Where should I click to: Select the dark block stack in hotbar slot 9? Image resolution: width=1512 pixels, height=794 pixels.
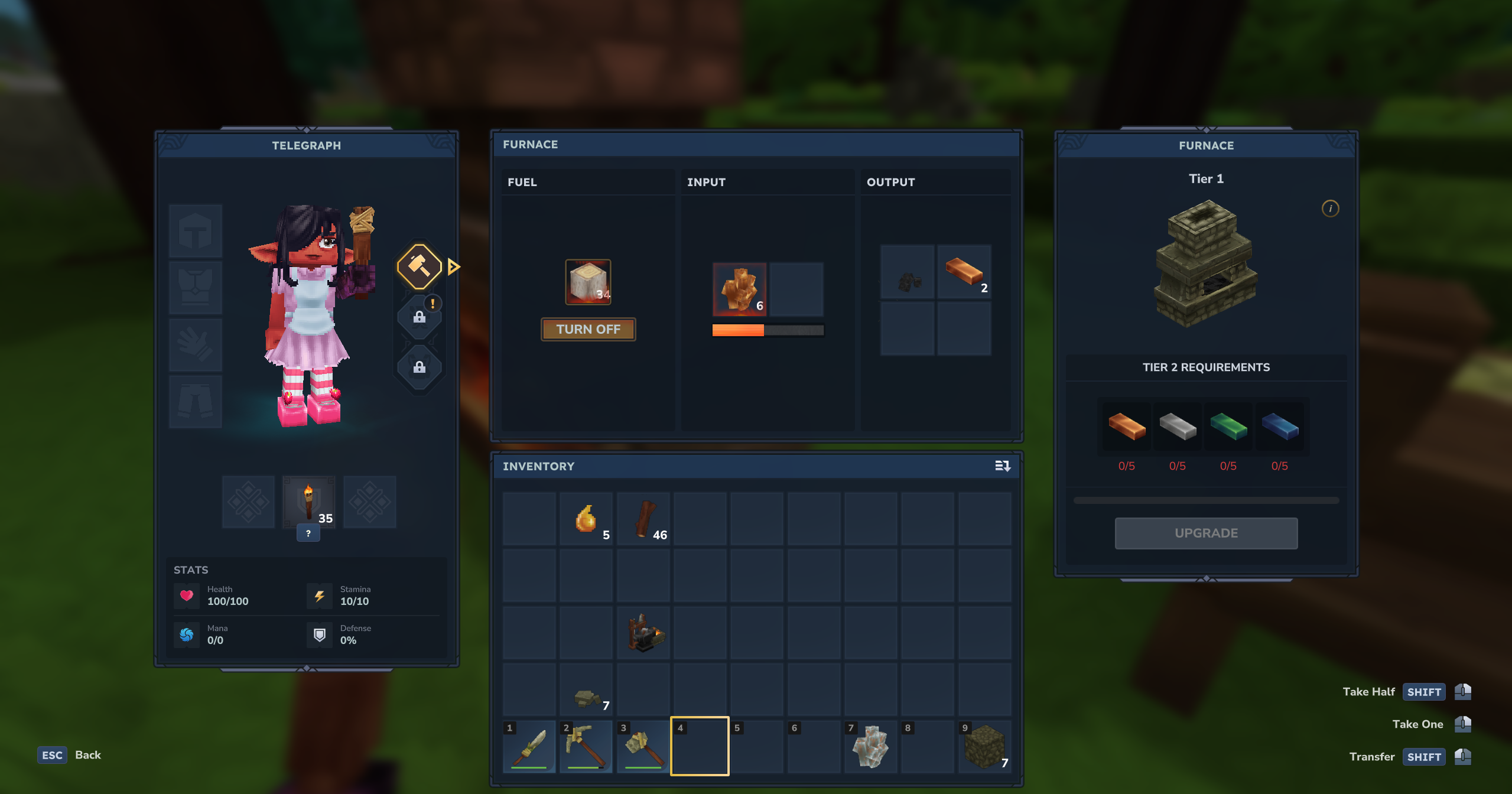pos(984,747)
